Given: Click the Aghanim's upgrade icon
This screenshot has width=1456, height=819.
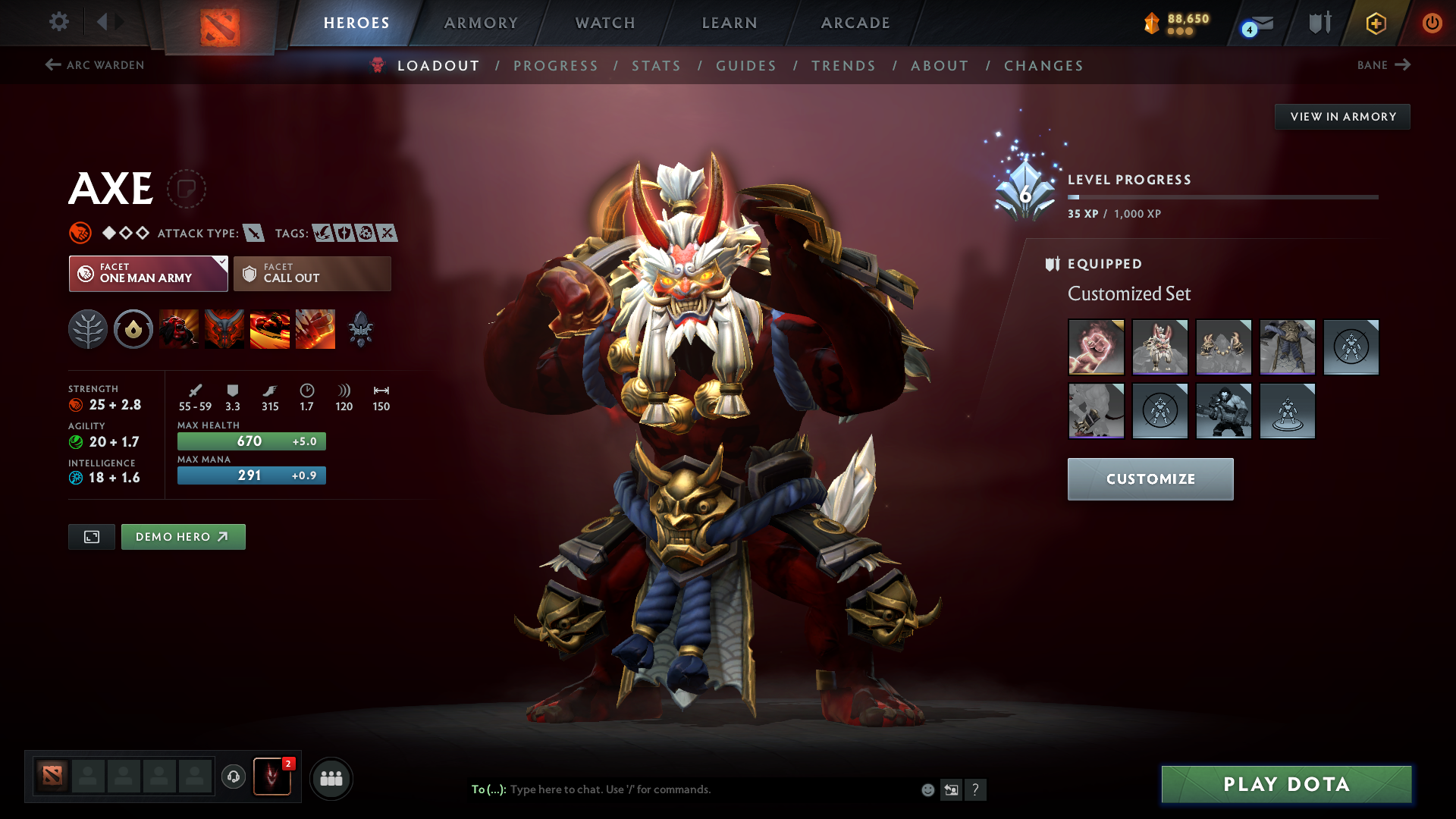Looking at the screenshot, I should [361, 329].
